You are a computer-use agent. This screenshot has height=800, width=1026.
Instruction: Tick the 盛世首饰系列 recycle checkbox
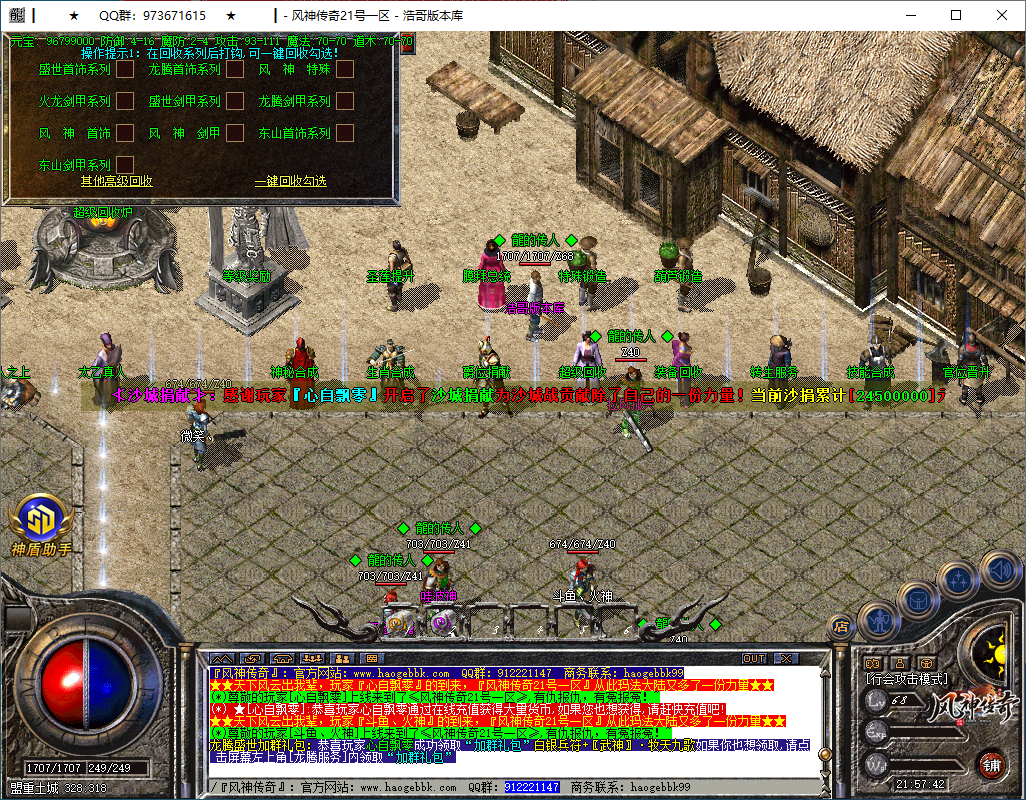pos(125,70)
